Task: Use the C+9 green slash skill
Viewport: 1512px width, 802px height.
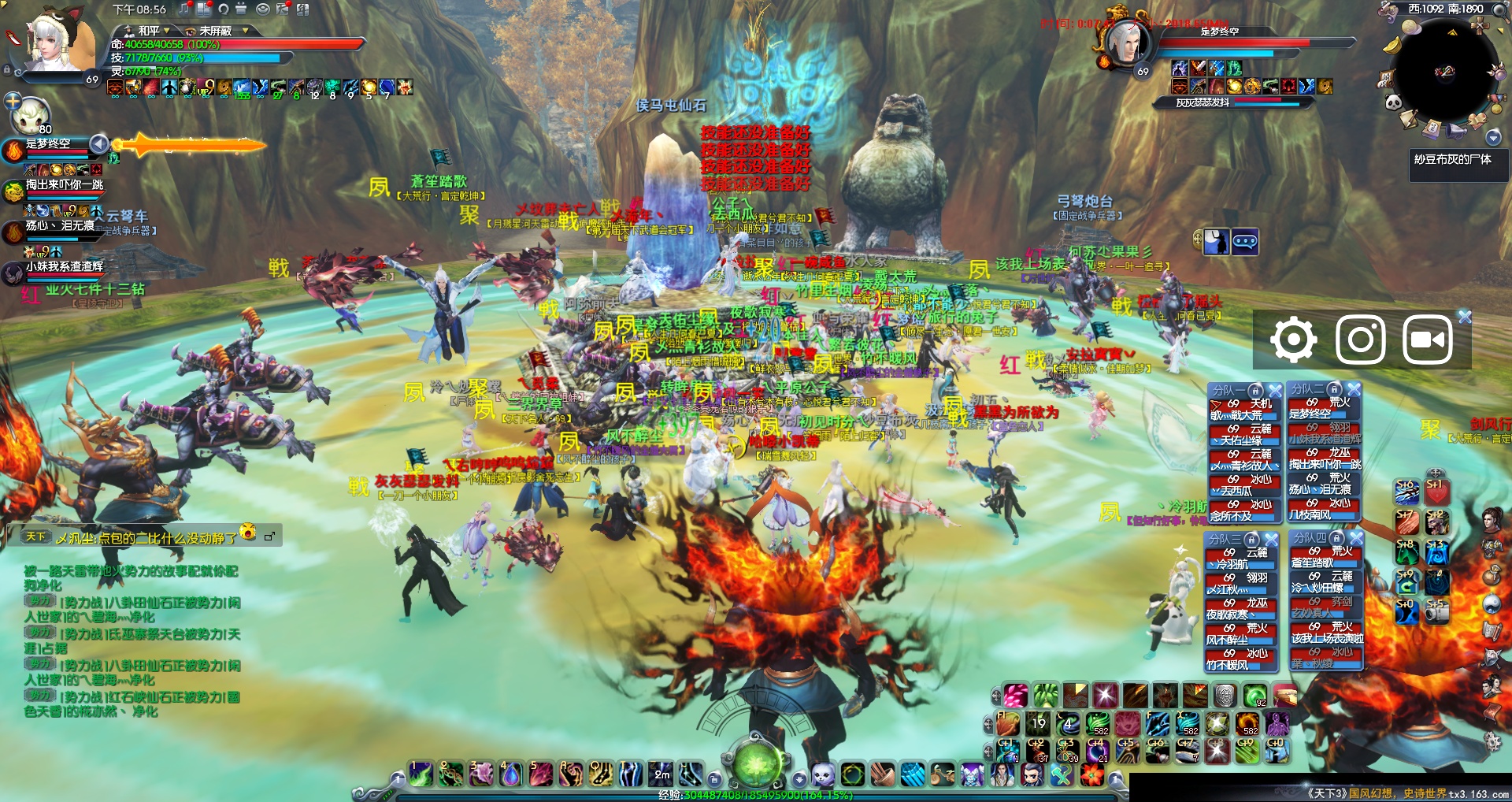Action: click(x=1247, y=751)
